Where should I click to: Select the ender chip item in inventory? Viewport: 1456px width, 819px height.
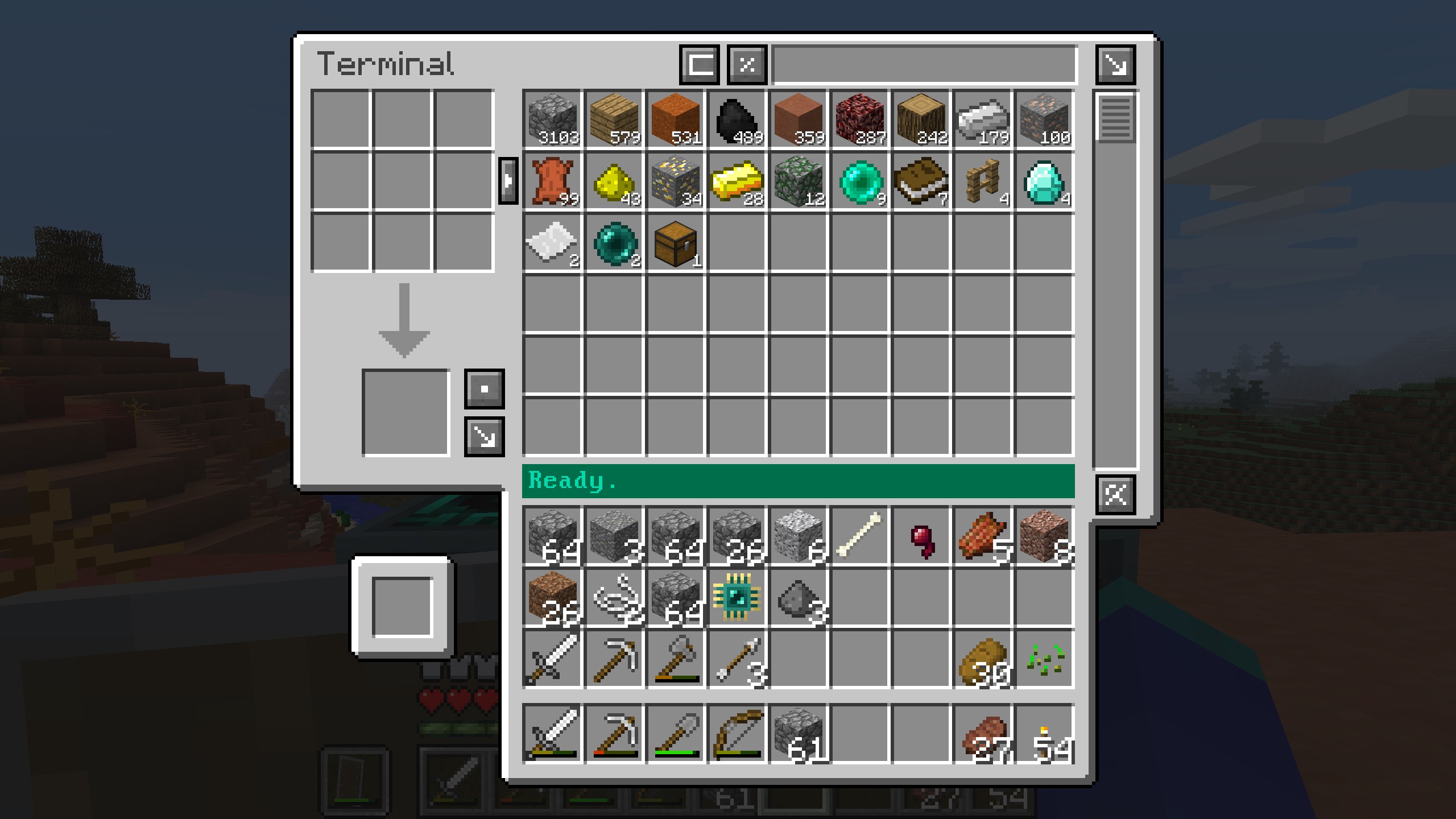(x=737, y=597)
